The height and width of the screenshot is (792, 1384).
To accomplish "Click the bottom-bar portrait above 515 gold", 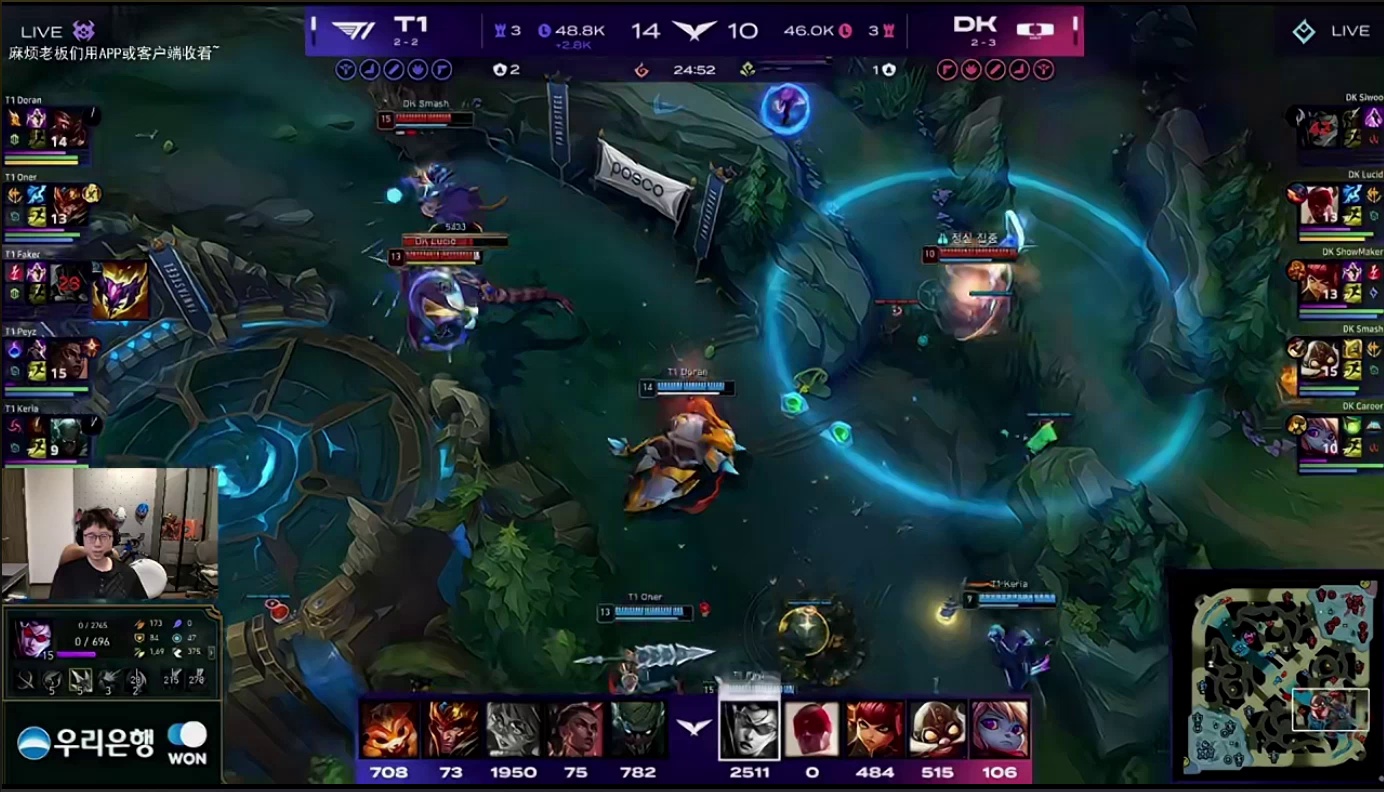I will (x=936, y=730).
